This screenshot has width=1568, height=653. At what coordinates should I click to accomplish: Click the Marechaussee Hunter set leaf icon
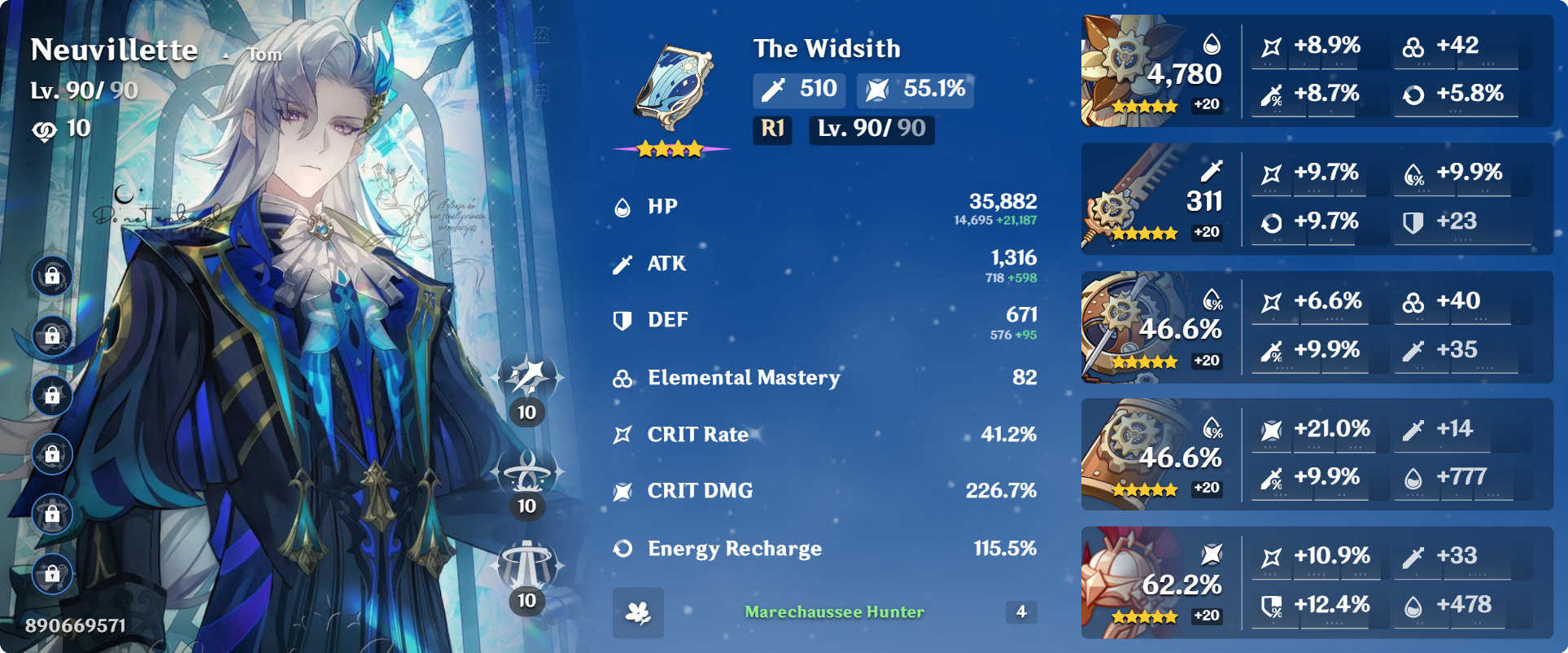click(x=640, y=612)
